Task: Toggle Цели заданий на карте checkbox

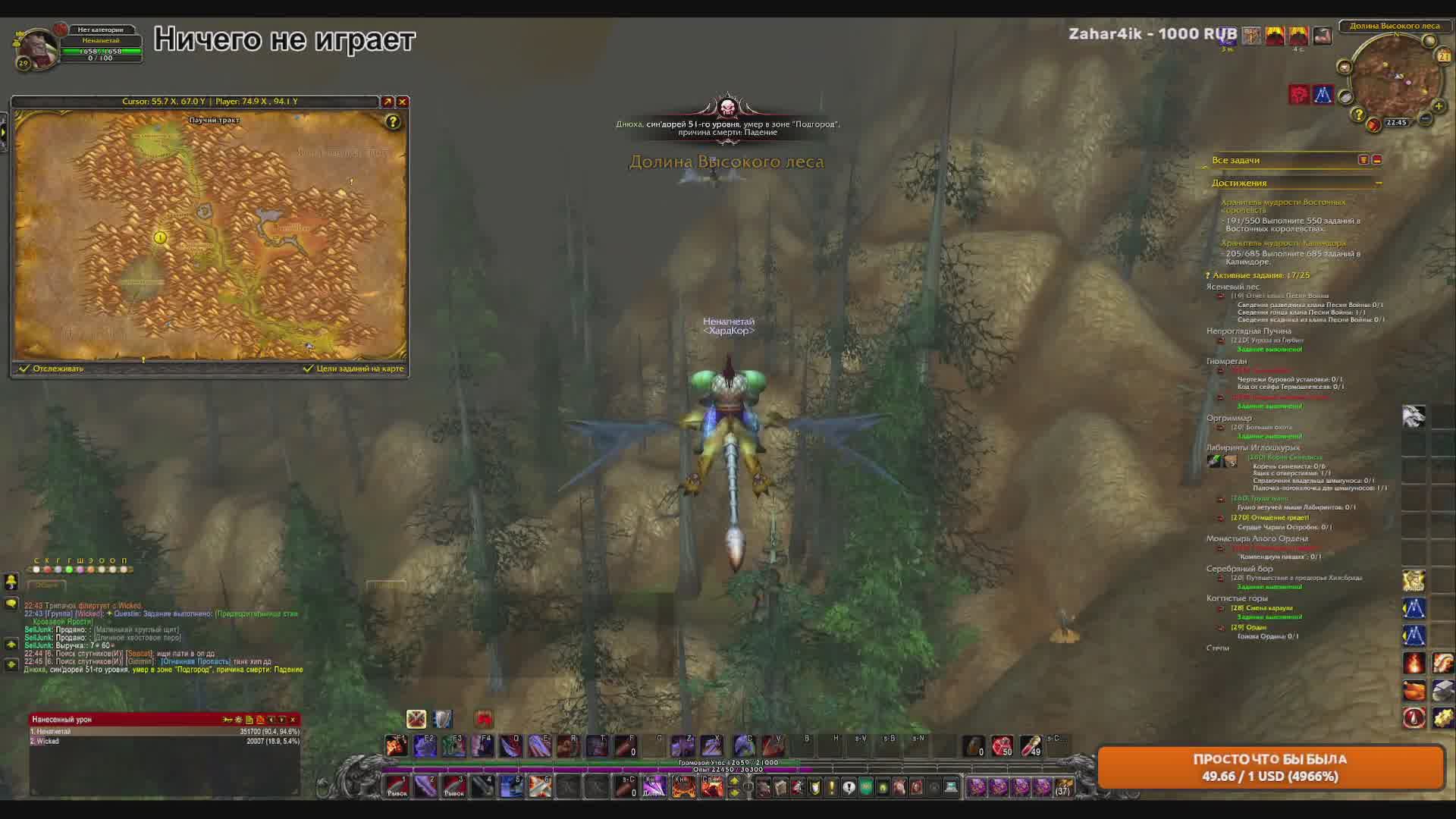Action: (308, 369)
